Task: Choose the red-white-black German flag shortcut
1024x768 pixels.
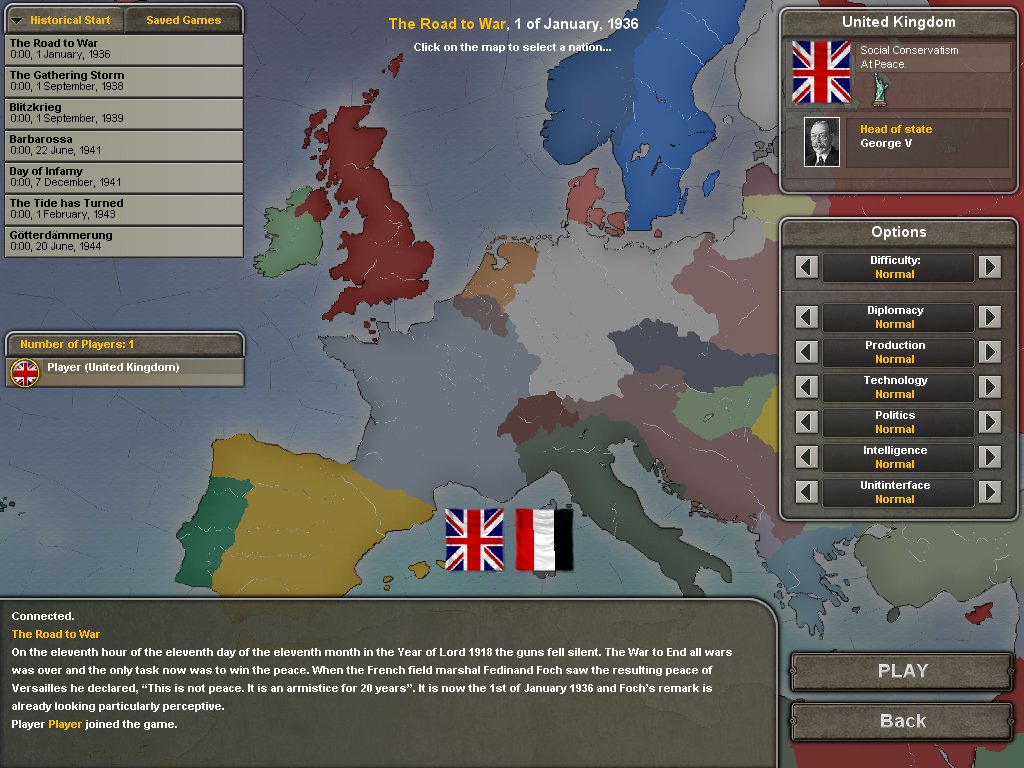Action: [x=544, y=540]
